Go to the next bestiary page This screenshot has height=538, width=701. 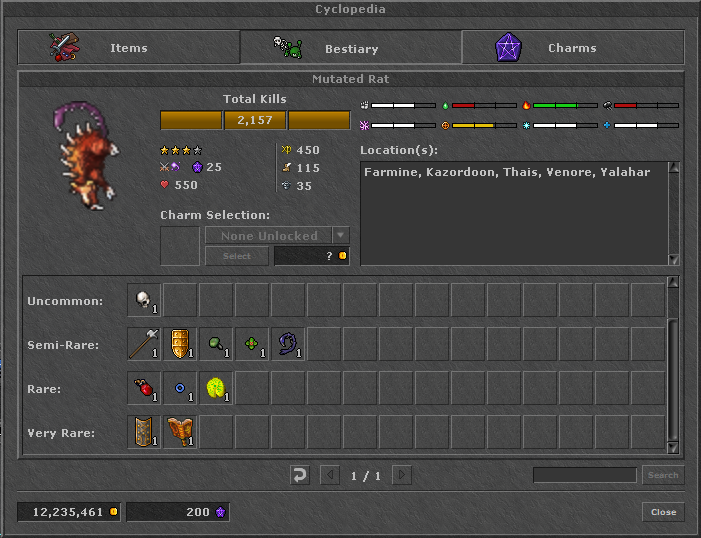(402, 475)
